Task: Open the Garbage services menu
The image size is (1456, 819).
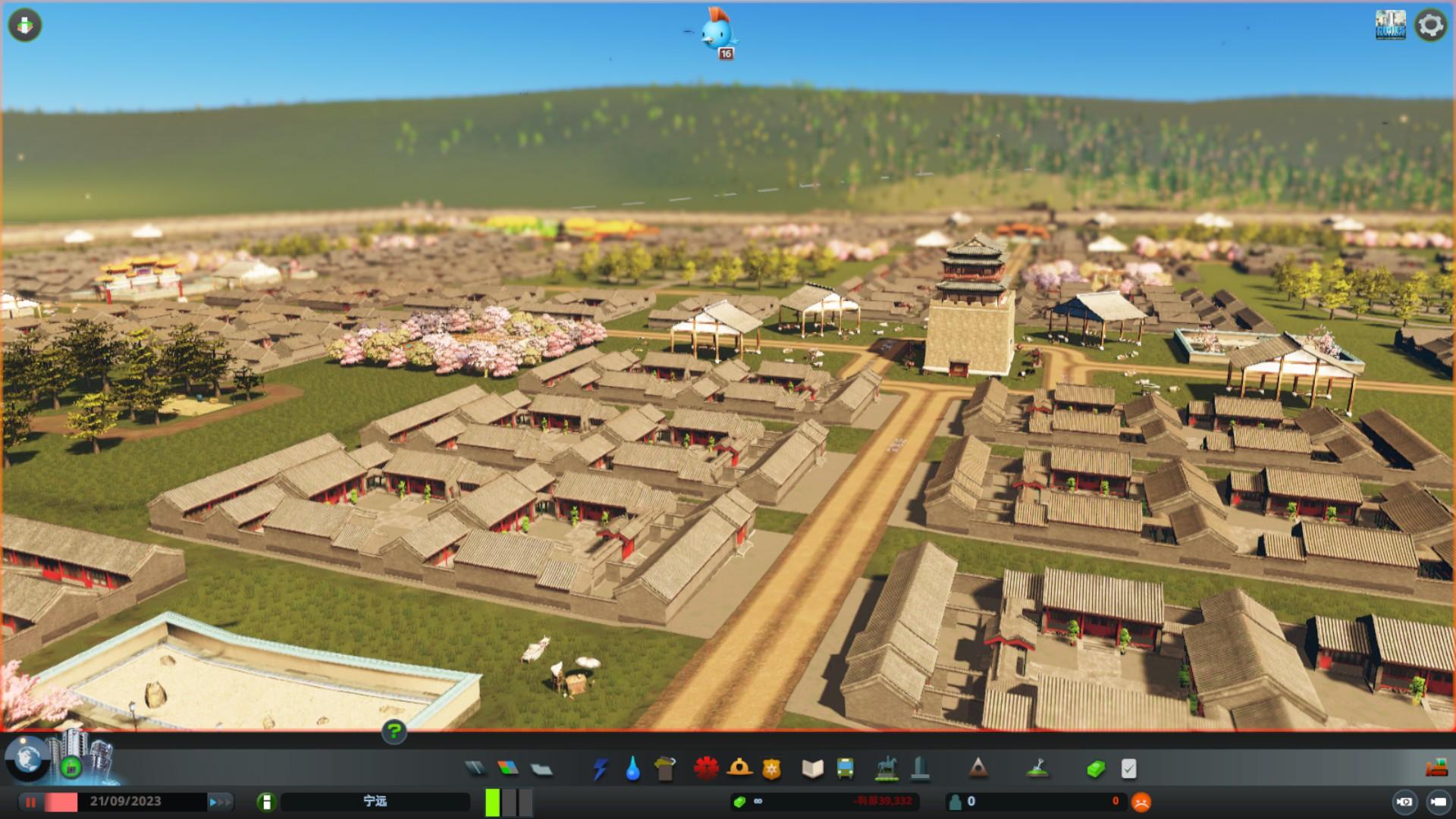Action: coord(665,769)
